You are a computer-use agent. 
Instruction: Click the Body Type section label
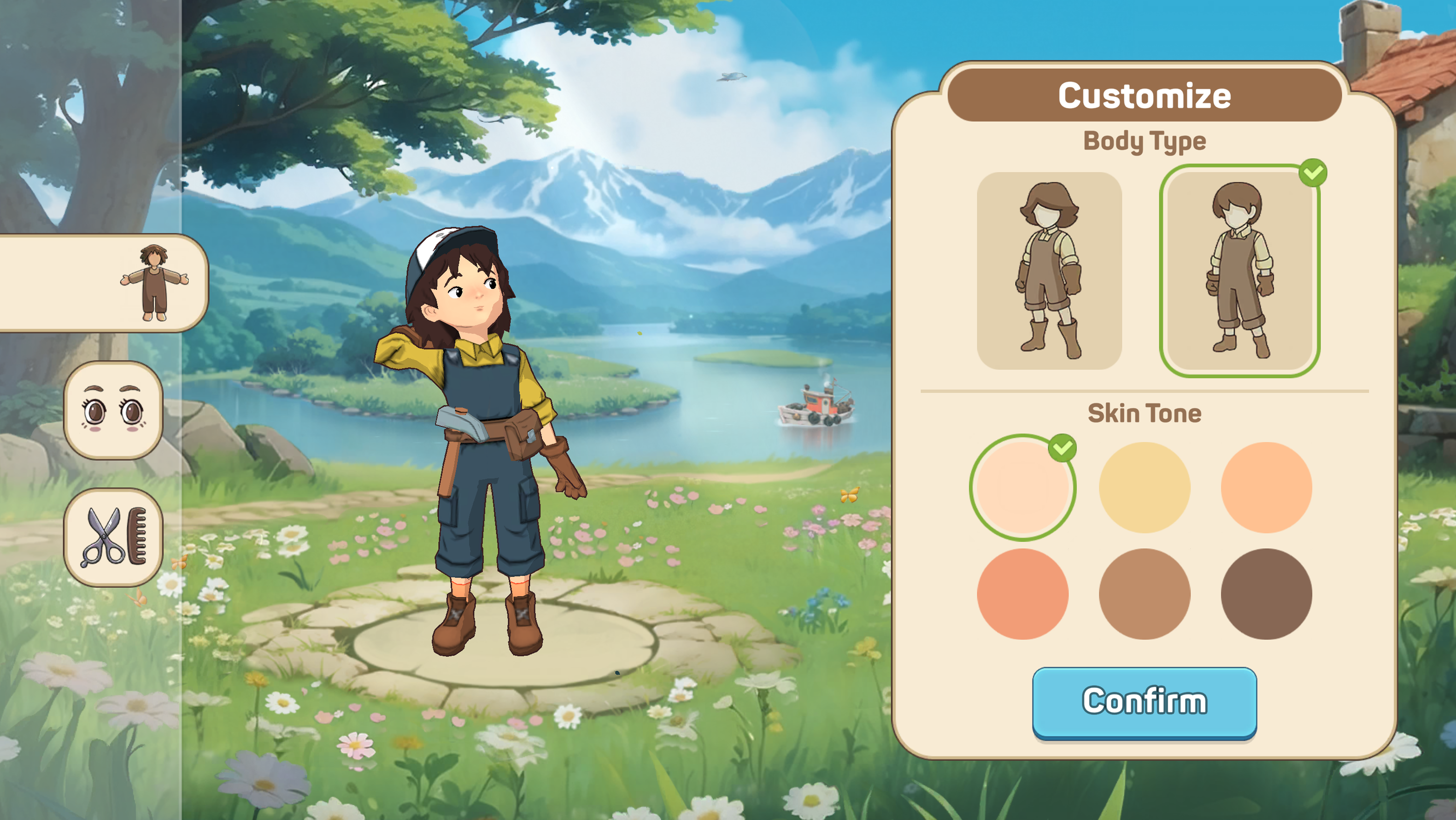coord(1144,141)
